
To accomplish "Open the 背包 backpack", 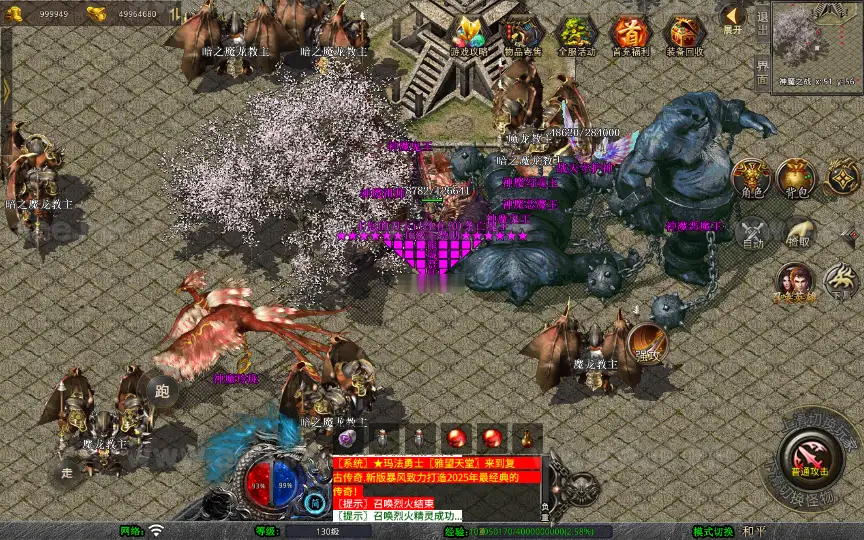I will tap(797, 178).
